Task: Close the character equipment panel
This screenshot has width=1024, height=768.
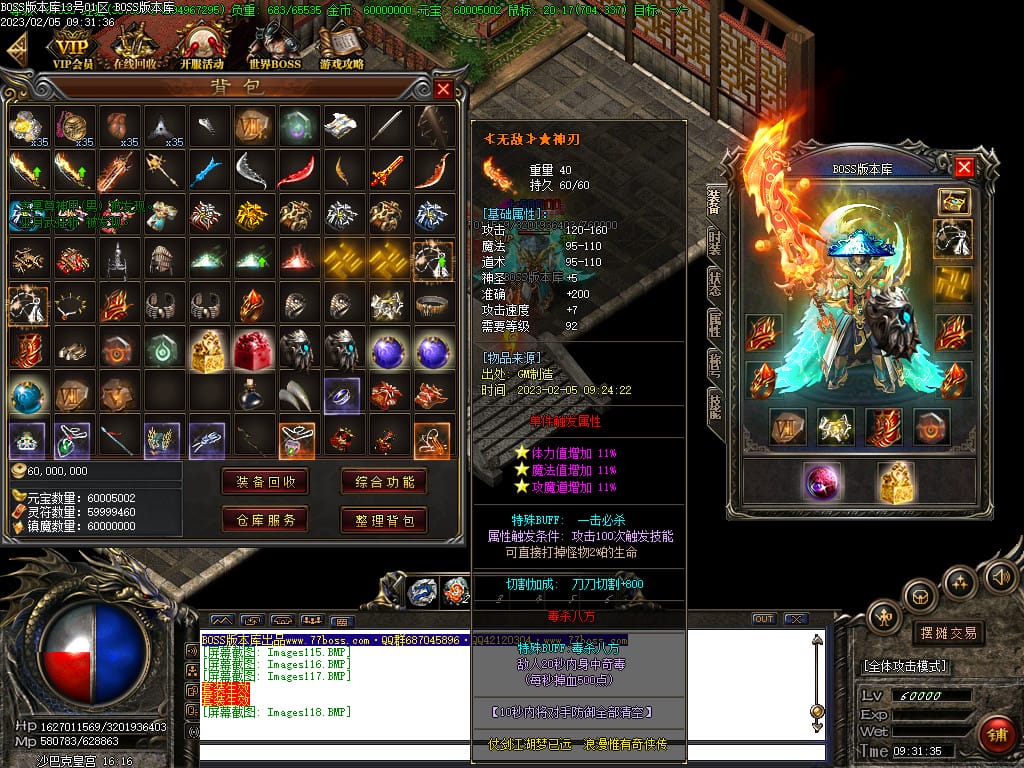Action: click(x=964, y=167)
